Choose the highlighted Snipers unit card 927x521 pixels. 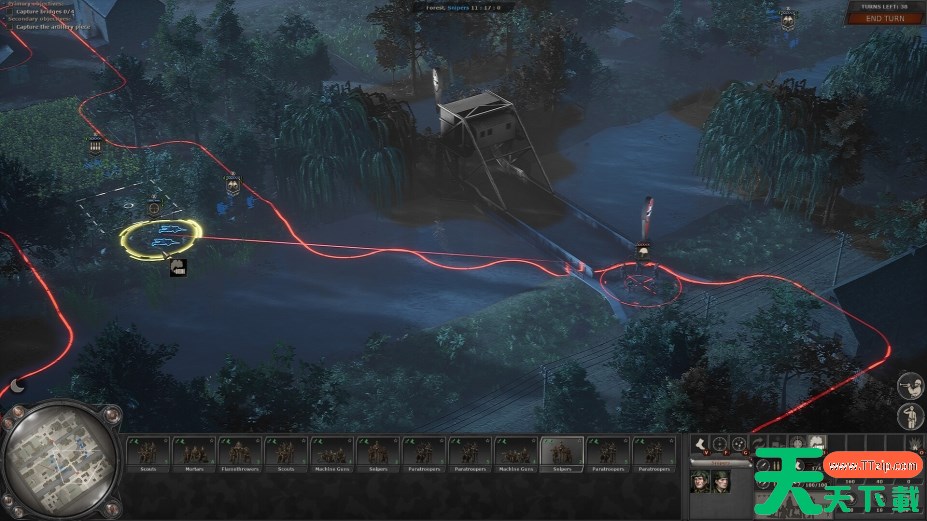pyautogui.click(x=562, y=454)
